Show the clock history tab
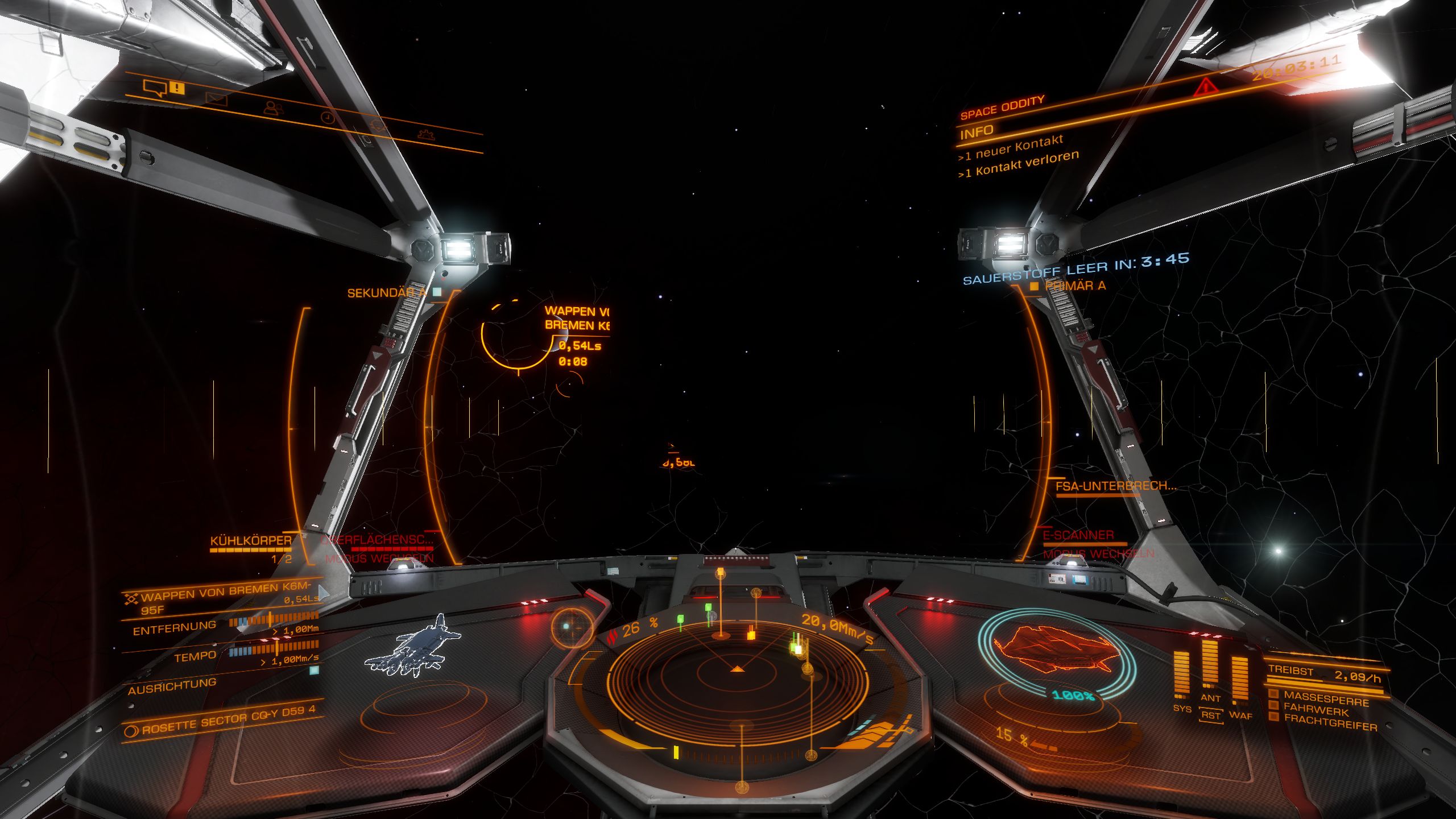1456x819 pixels. point(327,117)
